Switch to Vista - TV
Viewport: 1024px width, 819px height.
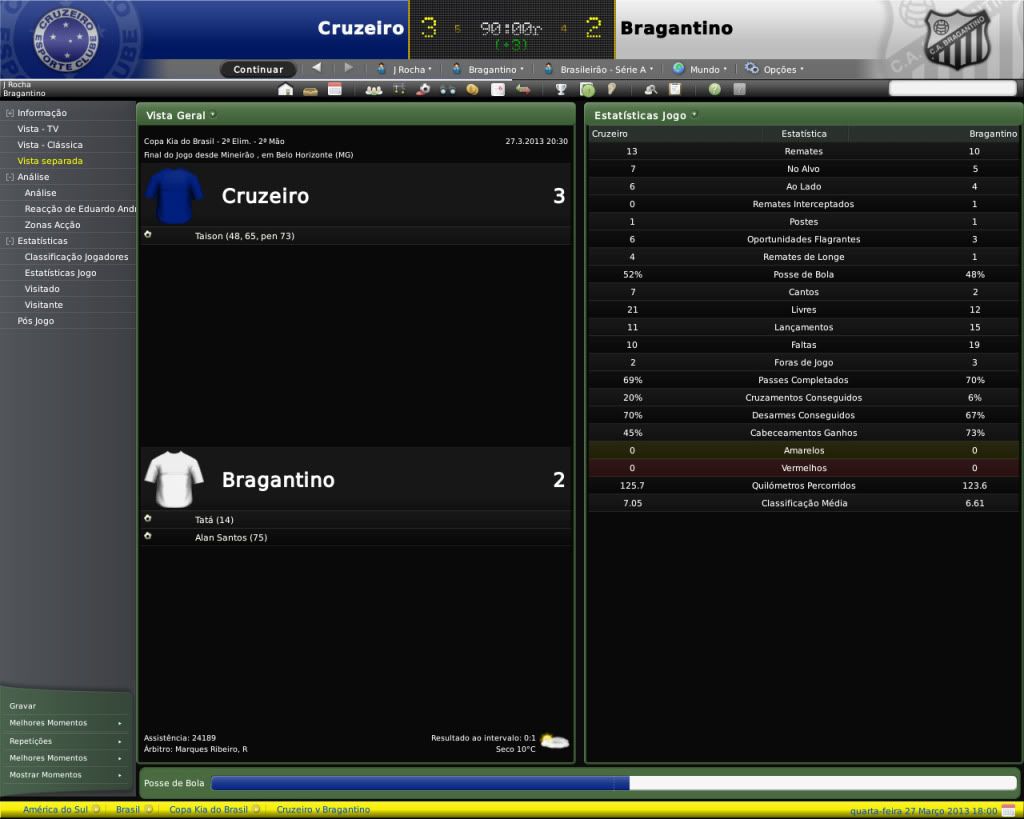(38, 129)
